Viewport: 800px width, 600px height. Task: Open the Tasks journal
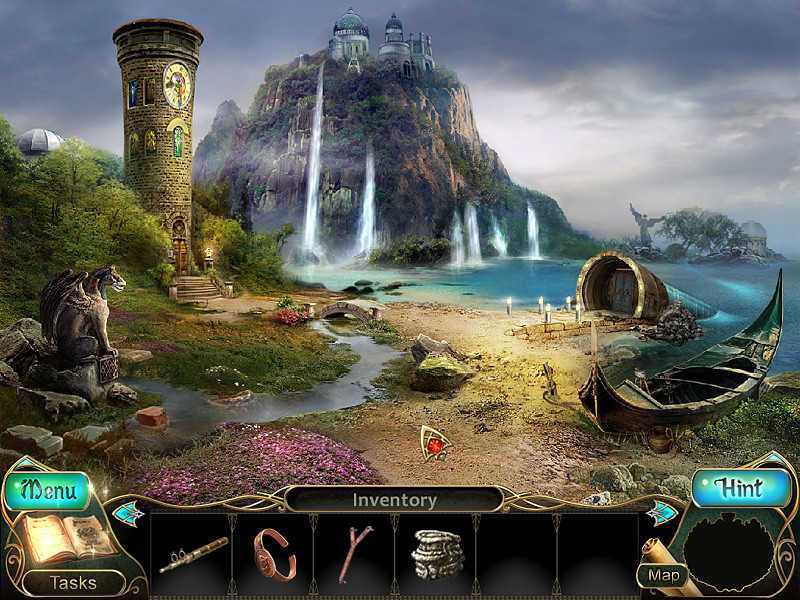coord(73,582)
